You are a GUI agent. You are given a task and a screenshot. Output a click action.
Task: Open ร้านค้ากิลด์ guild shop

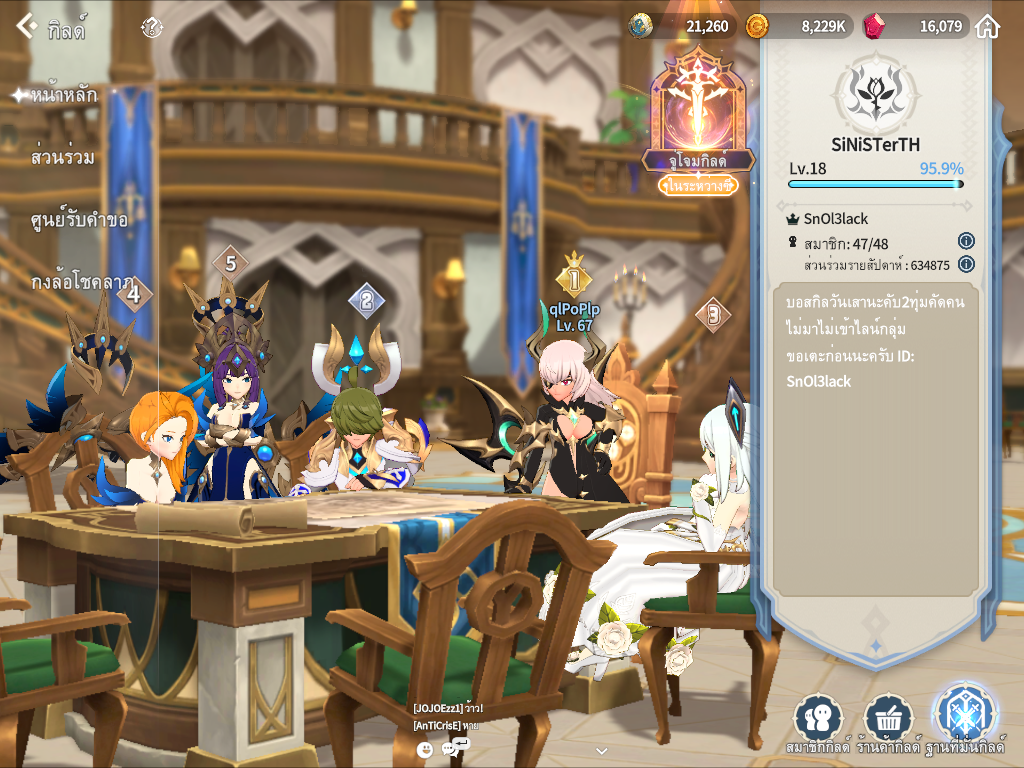click(x=888, y=723)
